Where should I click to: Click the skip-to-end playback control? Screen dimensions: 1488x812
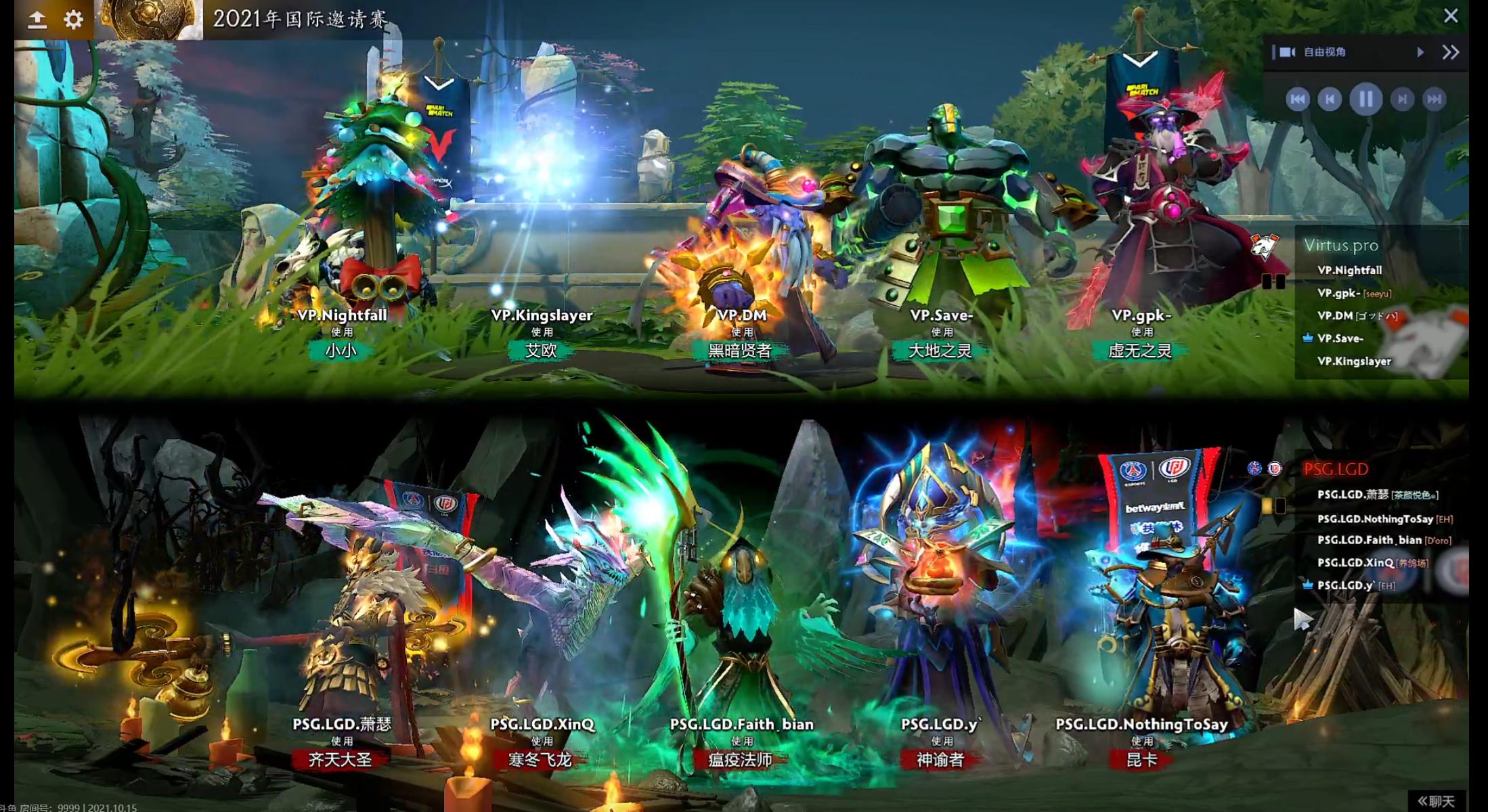tap(1435, 99)
